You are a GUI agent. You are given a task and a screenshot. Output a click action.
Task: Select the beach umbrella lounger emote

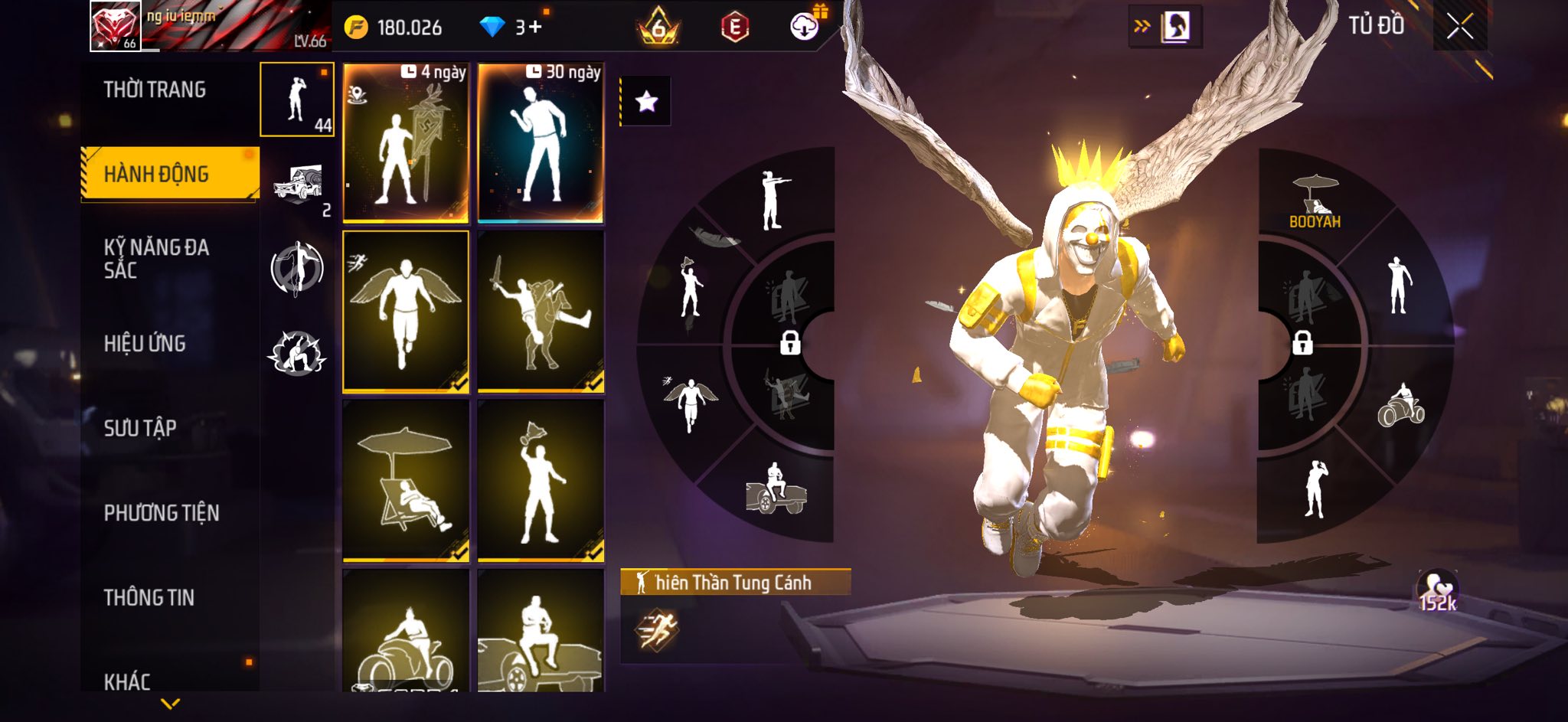[x=406, y=481]
